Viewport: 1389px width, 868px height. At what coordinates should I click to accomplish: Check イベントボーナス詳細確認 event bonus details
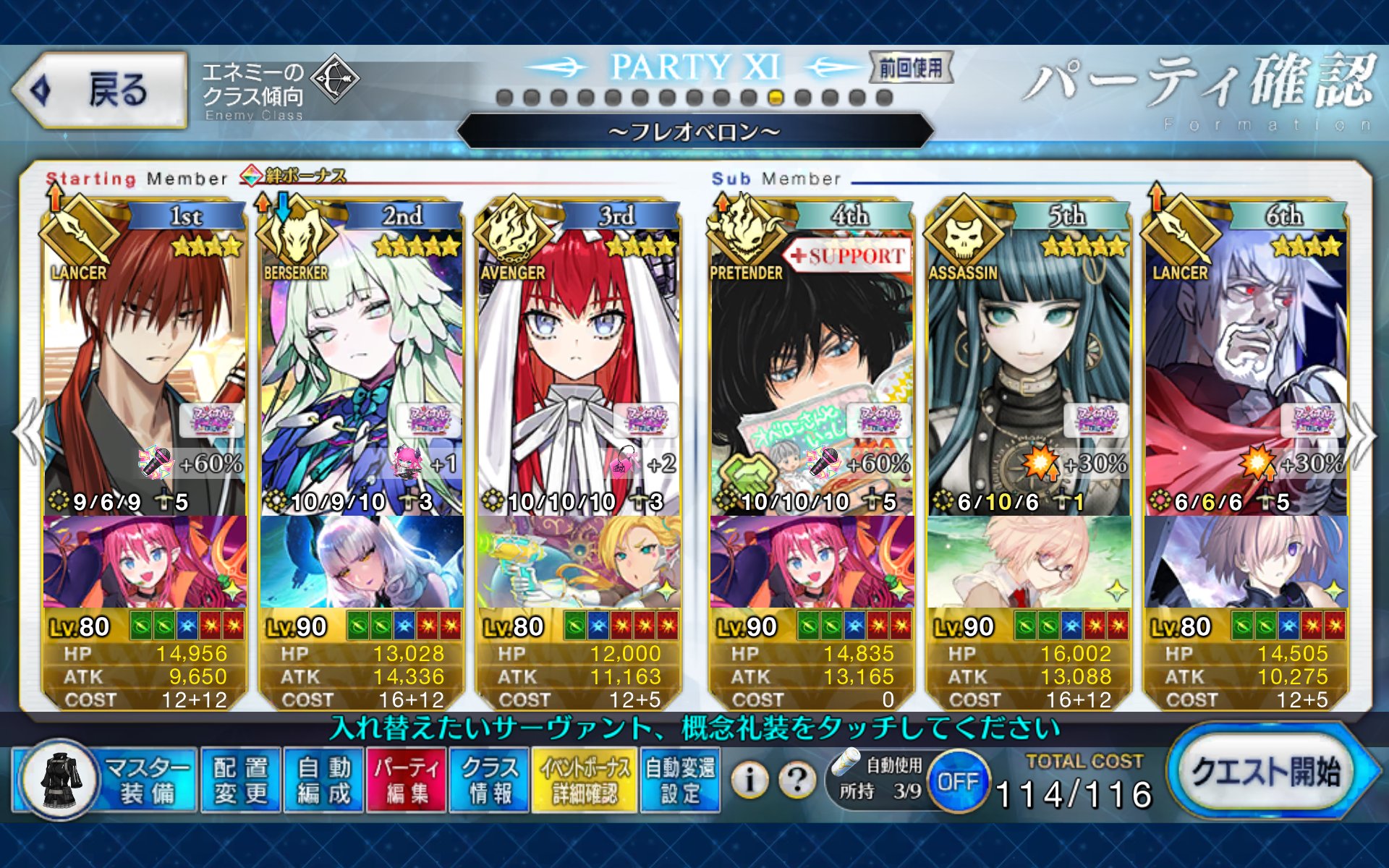coord(585,781)
